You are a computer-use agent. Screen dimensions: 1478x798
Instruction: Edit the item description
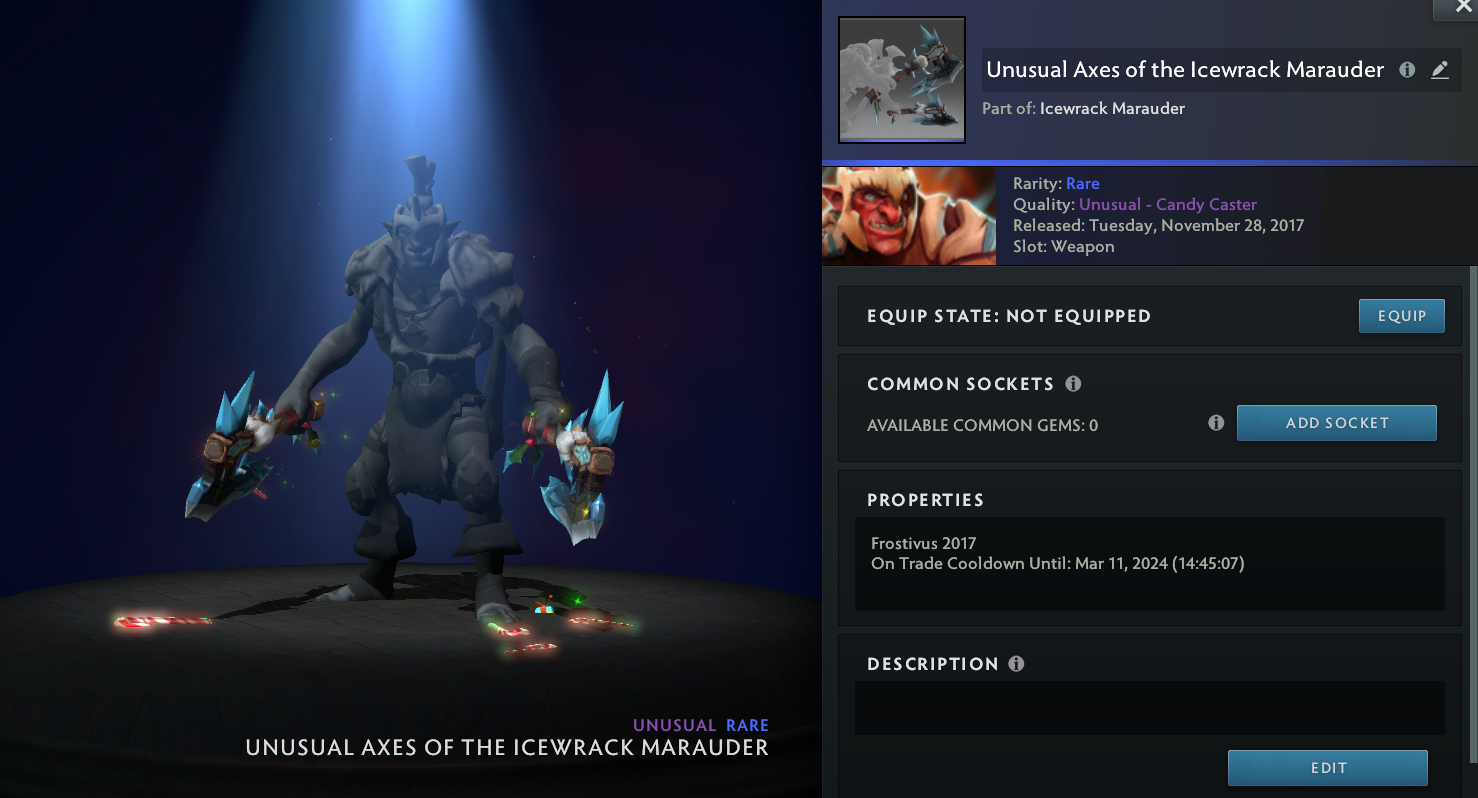pyautogui.click(x=1327, y=768)
